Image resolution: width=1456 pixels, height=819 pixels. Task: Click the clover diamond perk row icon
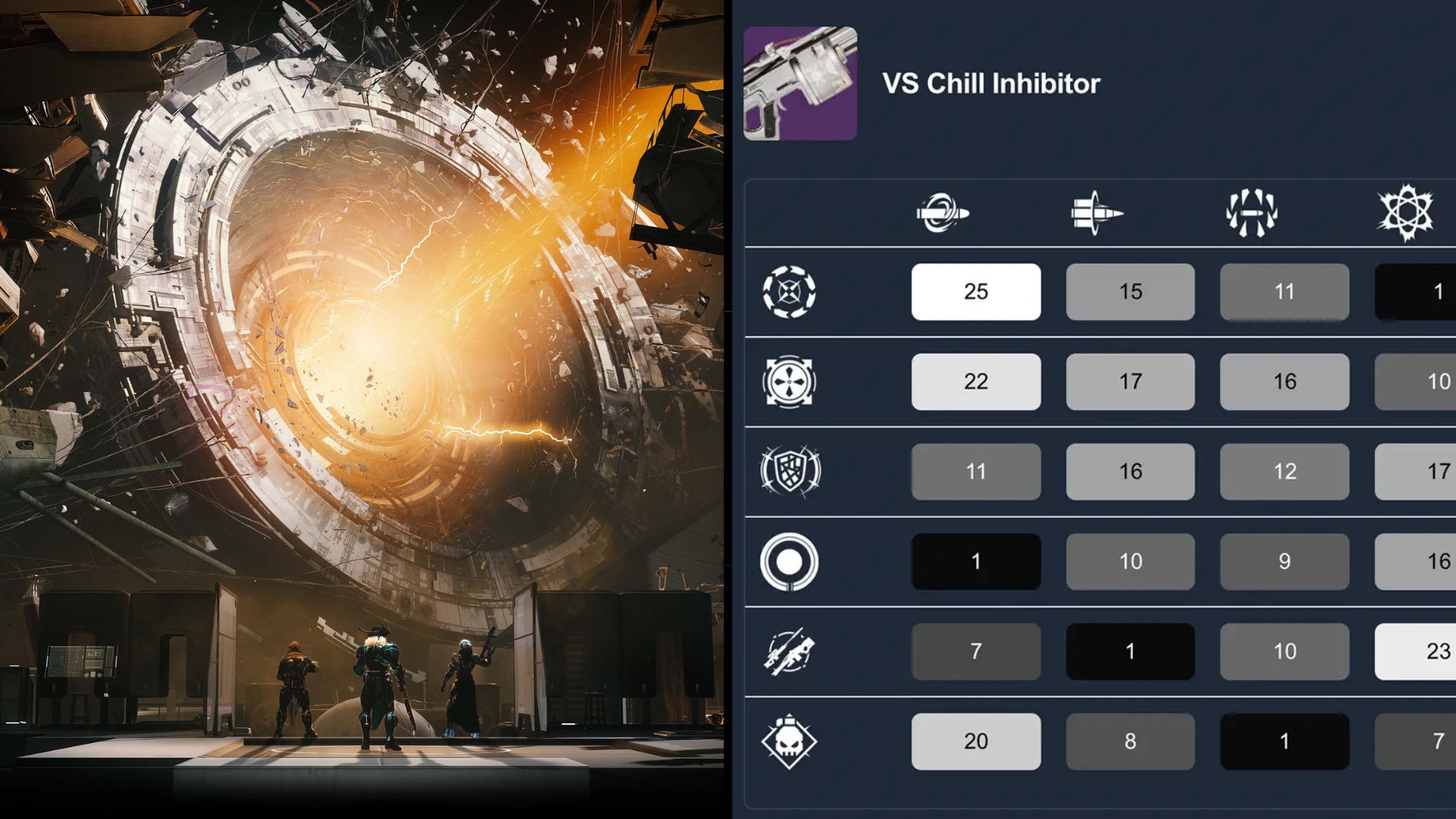coord(792,381)
